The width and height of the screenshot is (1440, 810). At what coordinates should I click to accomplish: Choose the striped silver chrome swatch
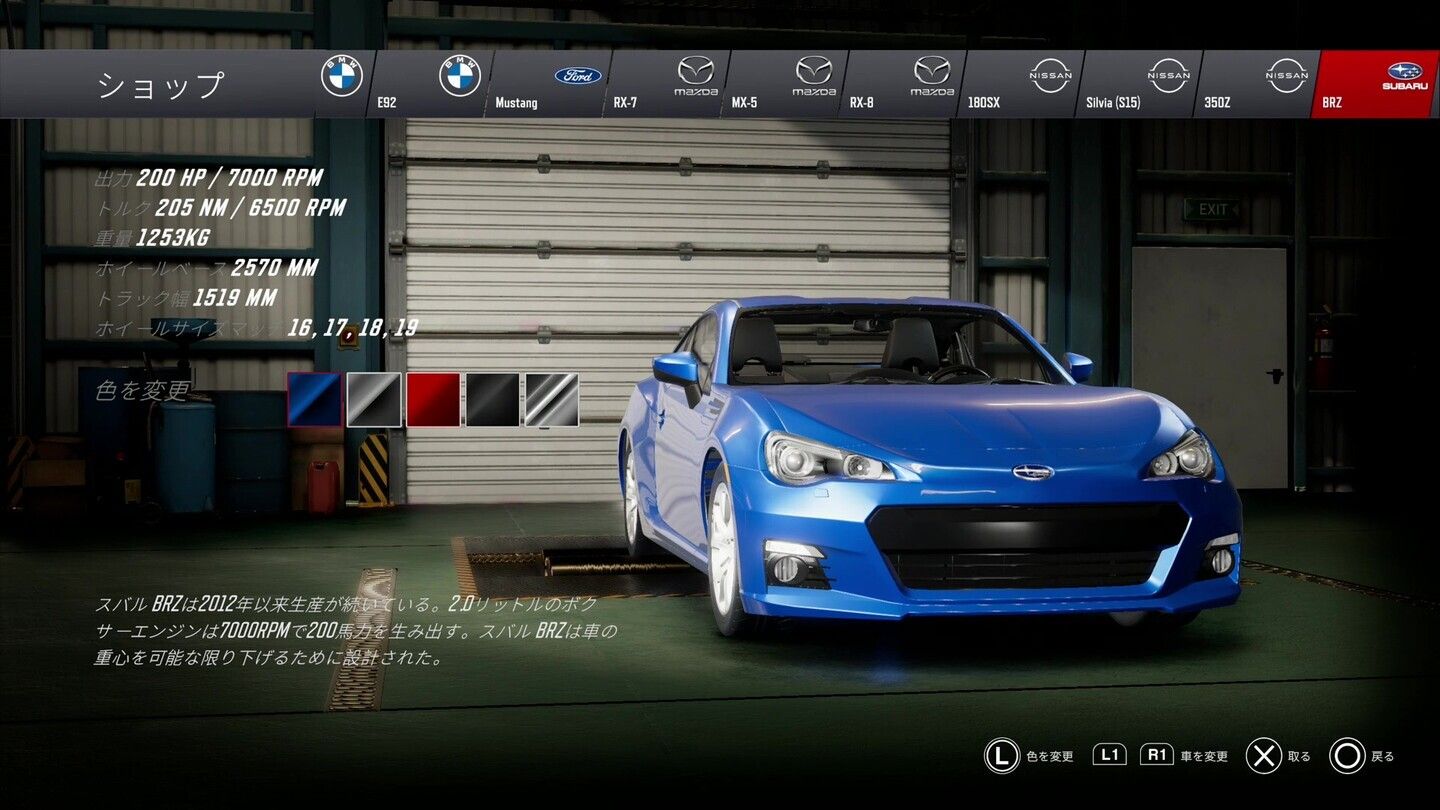click(552, 400)
